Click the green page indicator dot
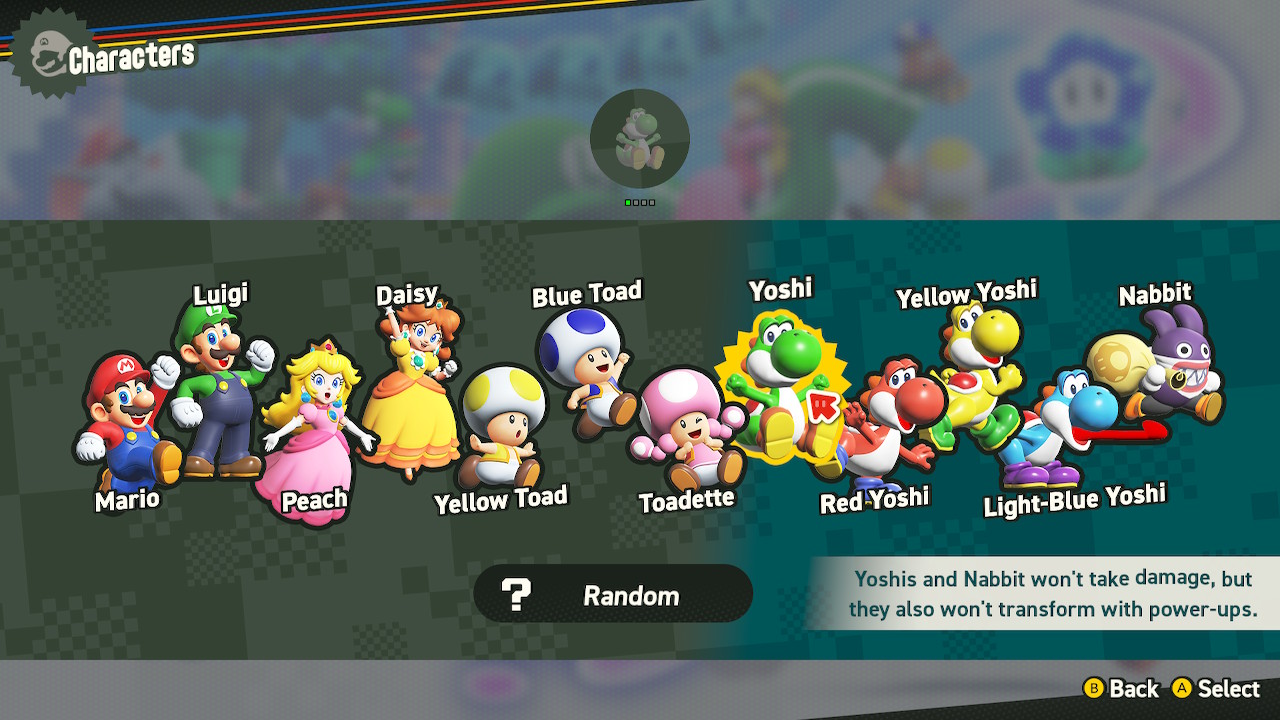 (628, 202)
